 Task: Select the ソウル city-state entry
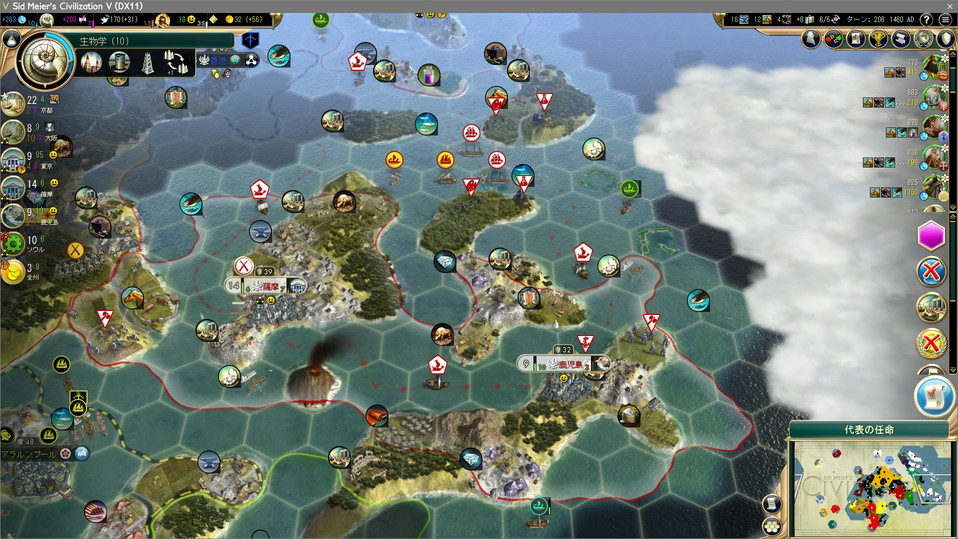pyautogui.click(x=14, y=243)
